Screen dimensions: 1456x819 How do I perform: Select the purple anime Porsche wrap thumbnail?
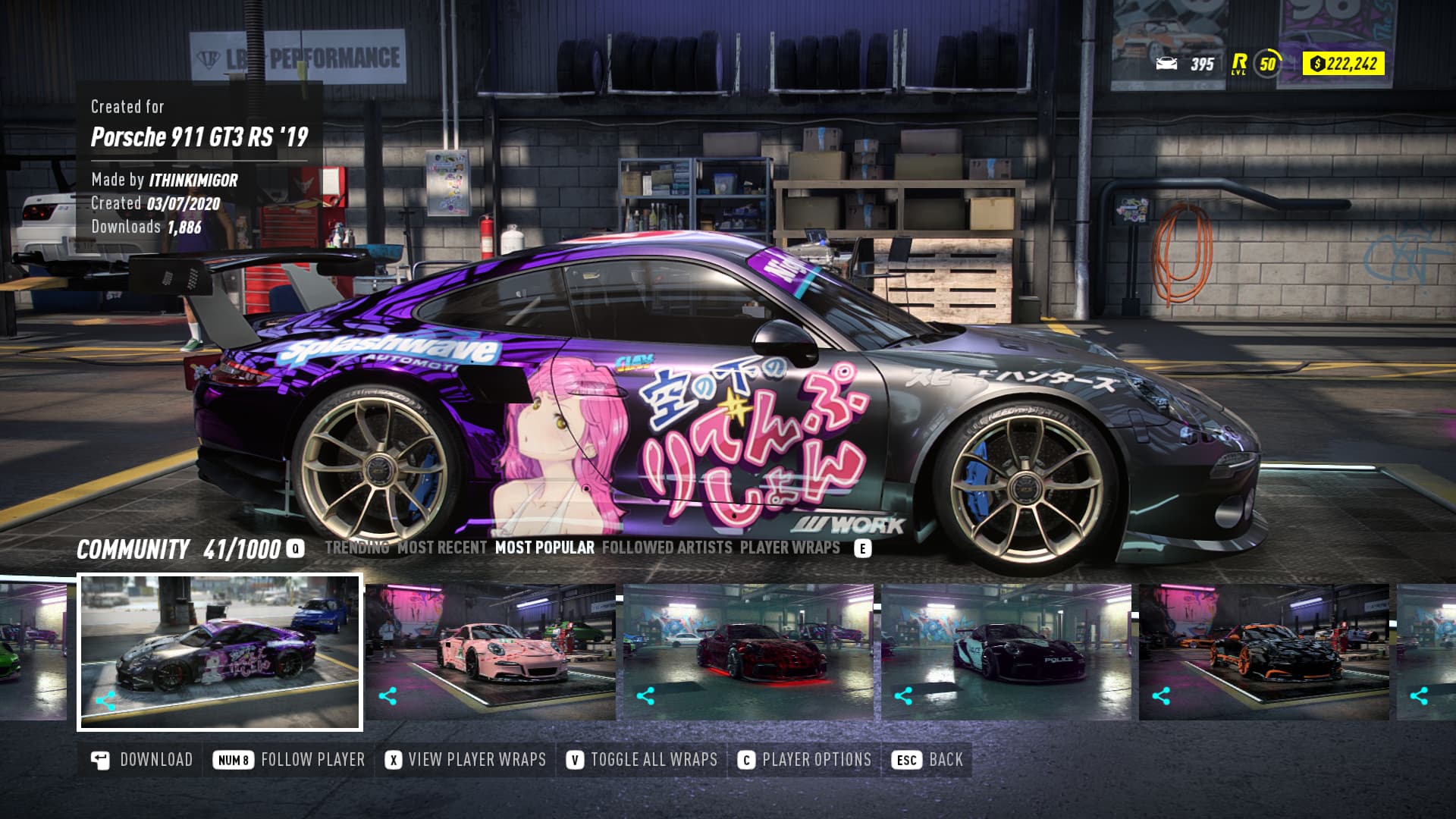click(220, 652)
